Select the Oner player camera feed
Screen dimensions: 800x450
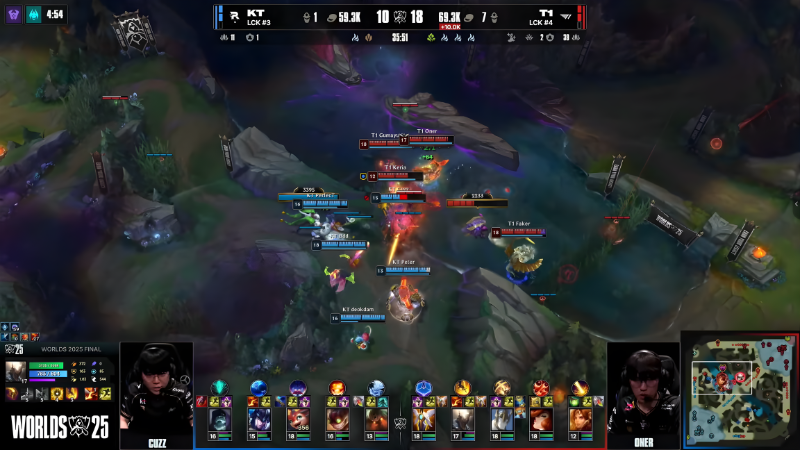pos(643,392)
